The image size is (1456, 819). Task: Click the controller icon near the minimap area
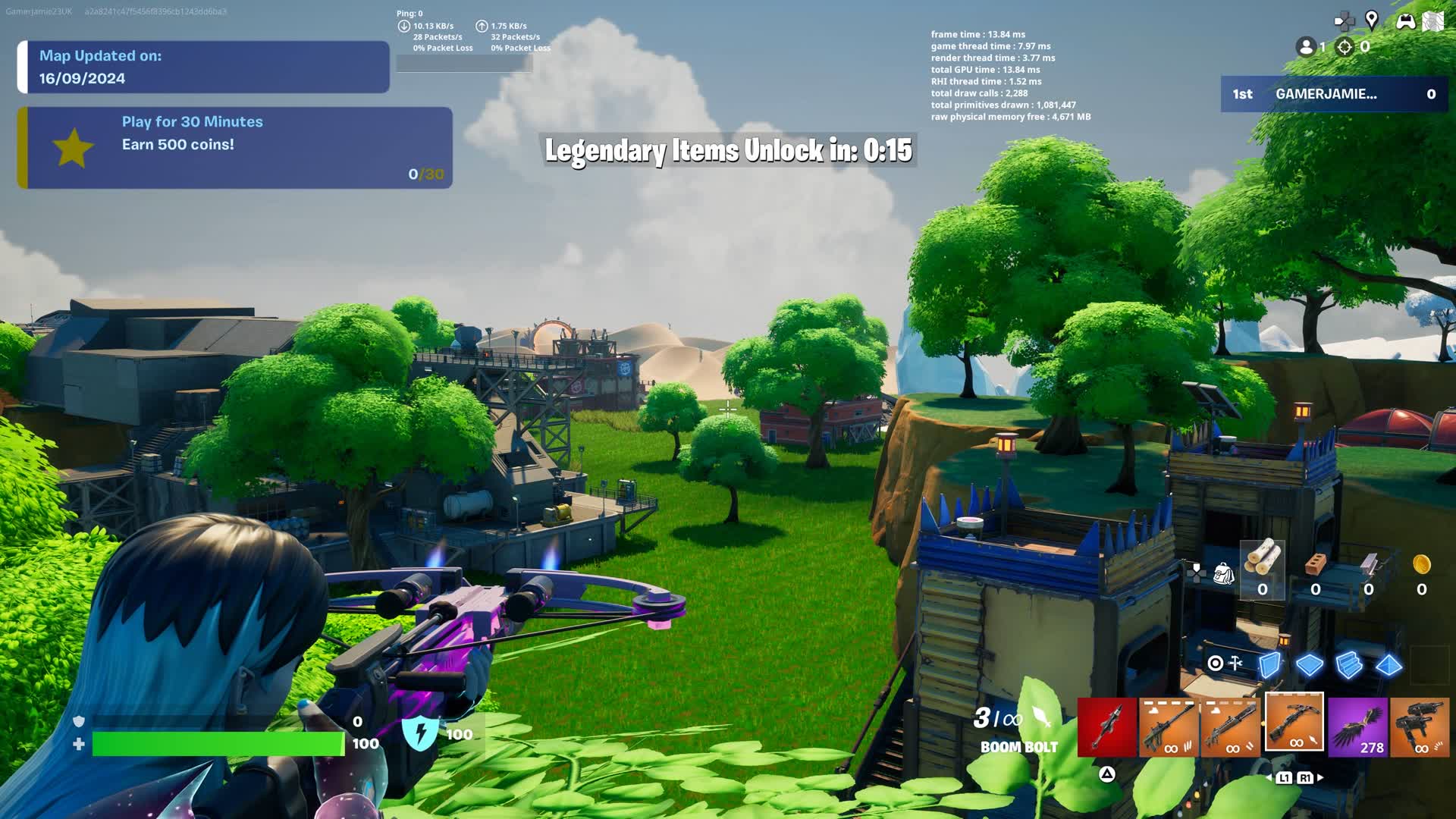1405,20
